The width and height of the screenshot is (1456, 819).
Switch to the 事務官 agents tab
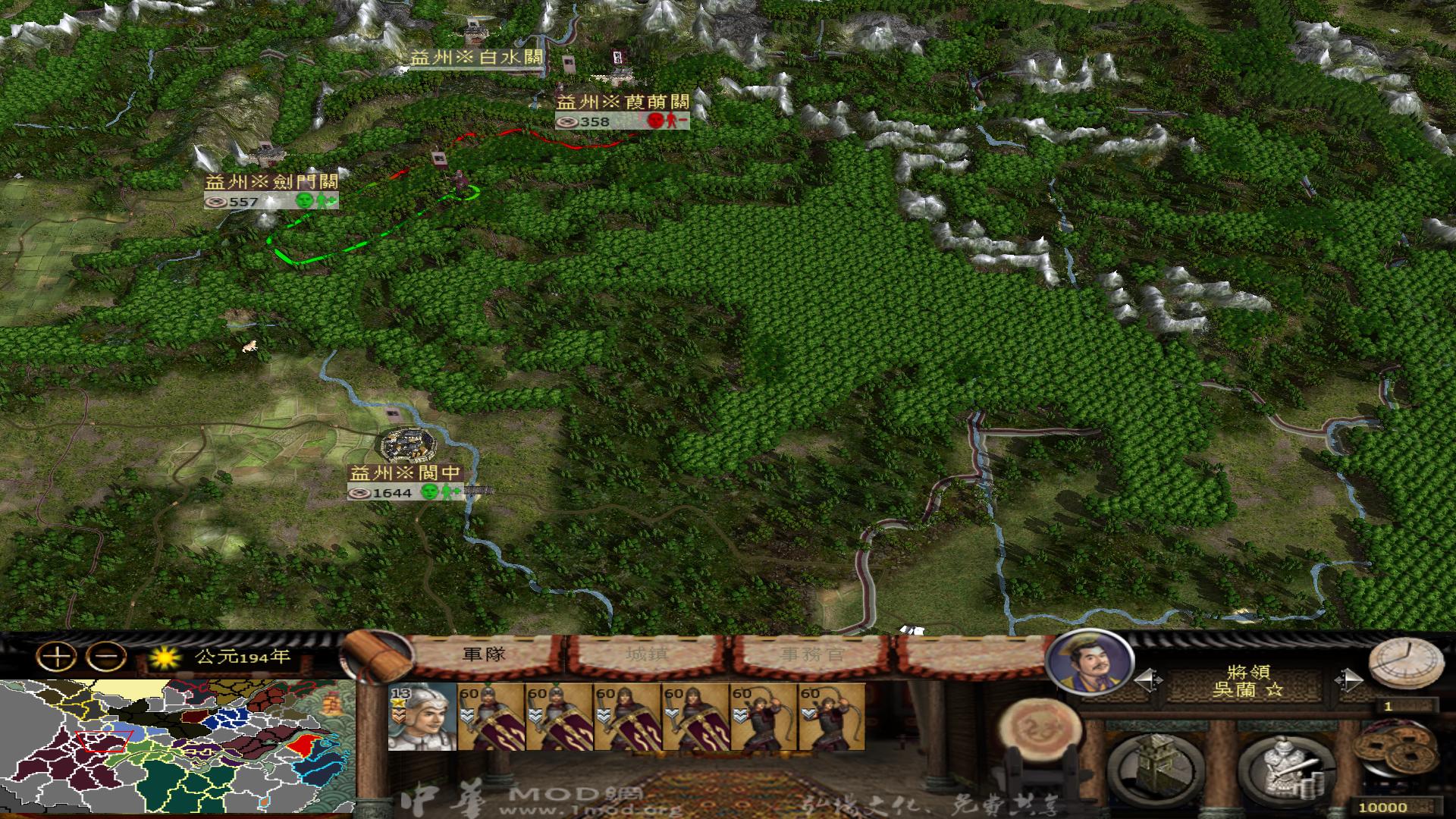pos(812,654)
